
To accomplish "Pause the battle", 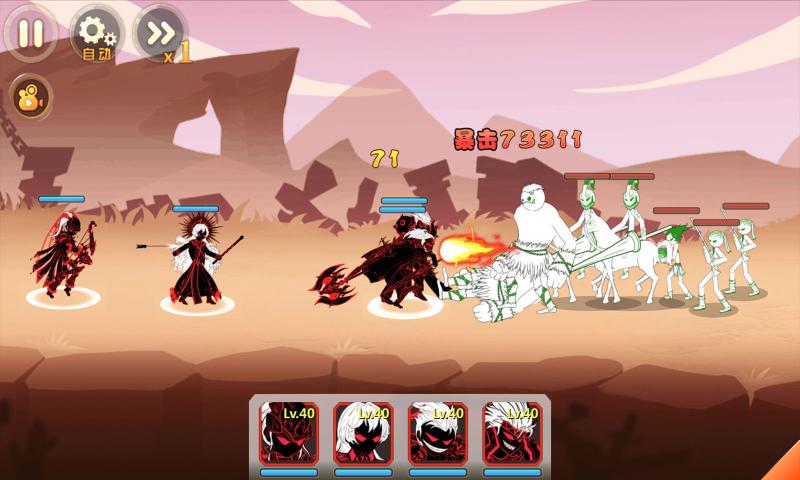I will pyautogui.click(x=31, y=32).
